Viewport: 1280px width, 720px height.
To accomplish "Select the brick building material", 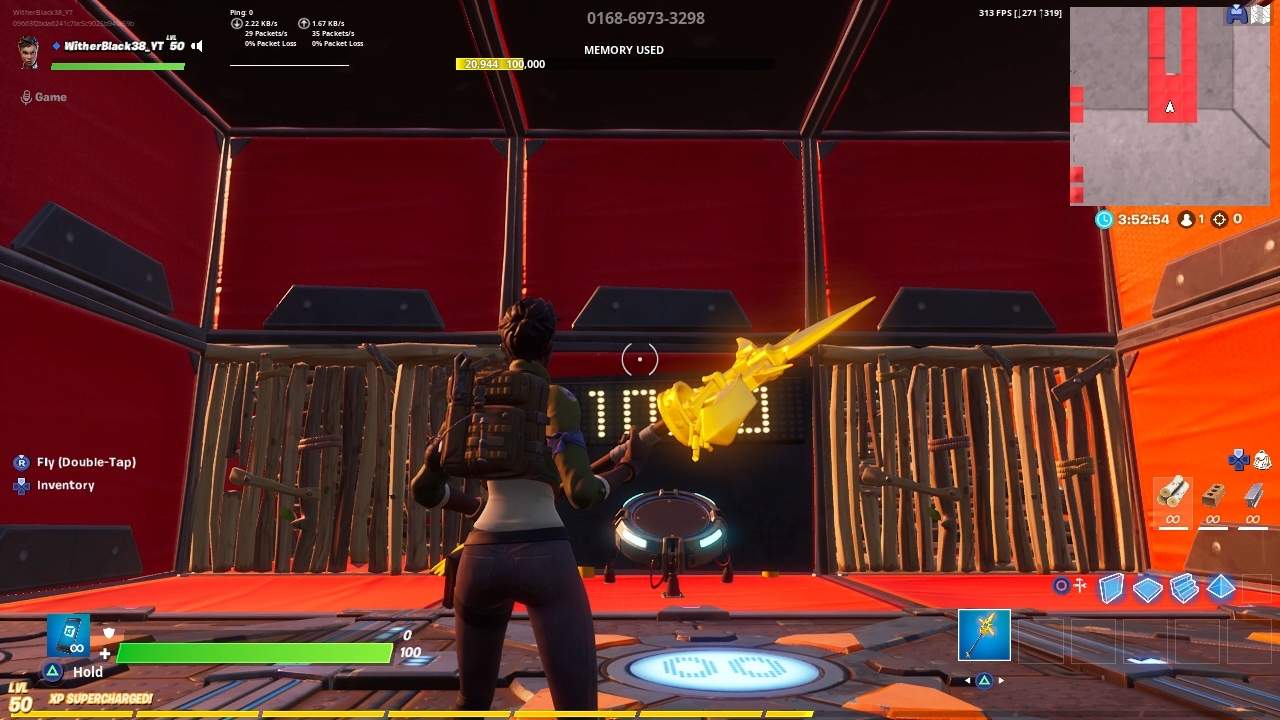I will pyautogui.click(x=1213, y=494).
